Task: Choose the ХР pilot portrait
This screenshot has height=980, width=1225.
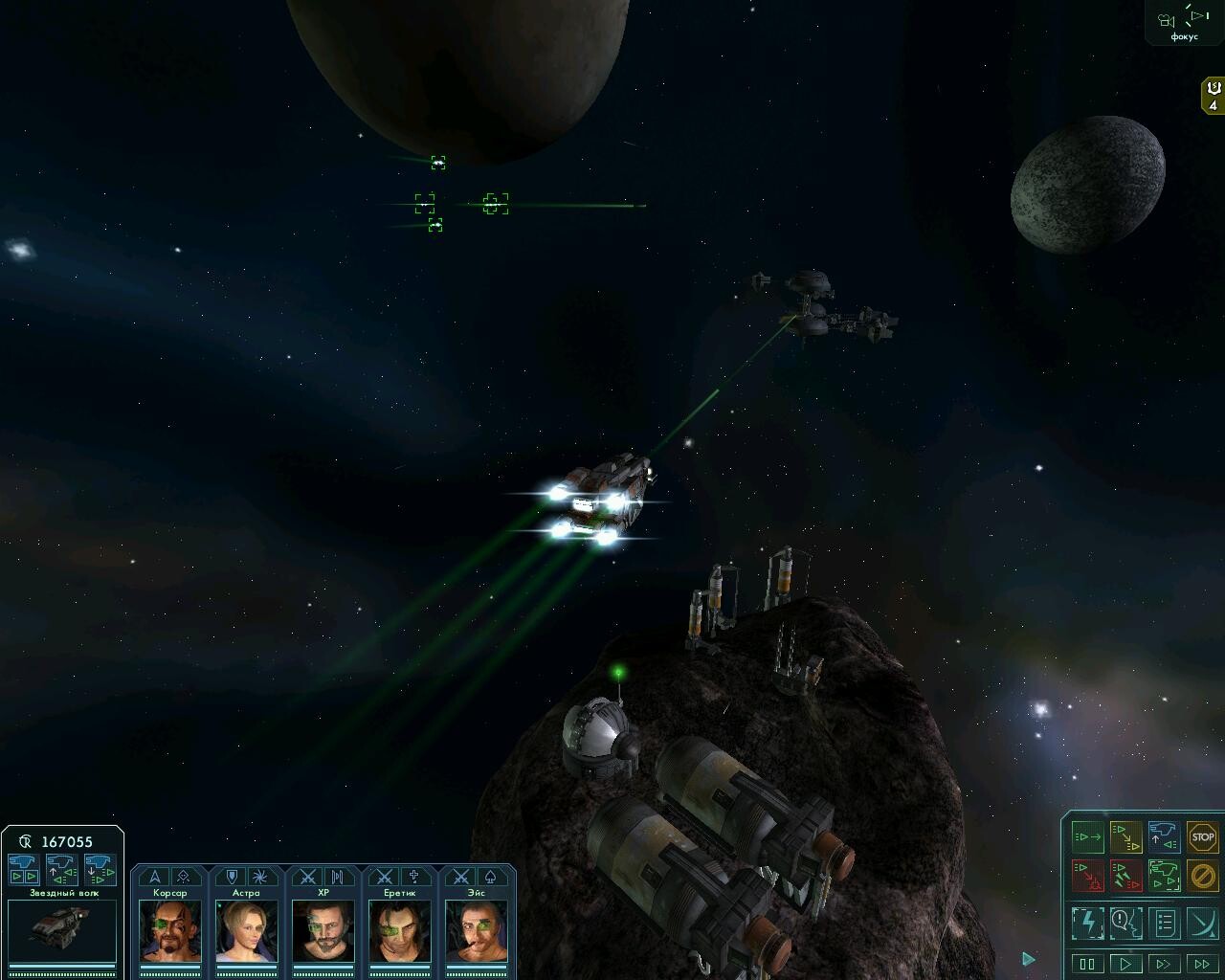Action: [x=323, y=930]
